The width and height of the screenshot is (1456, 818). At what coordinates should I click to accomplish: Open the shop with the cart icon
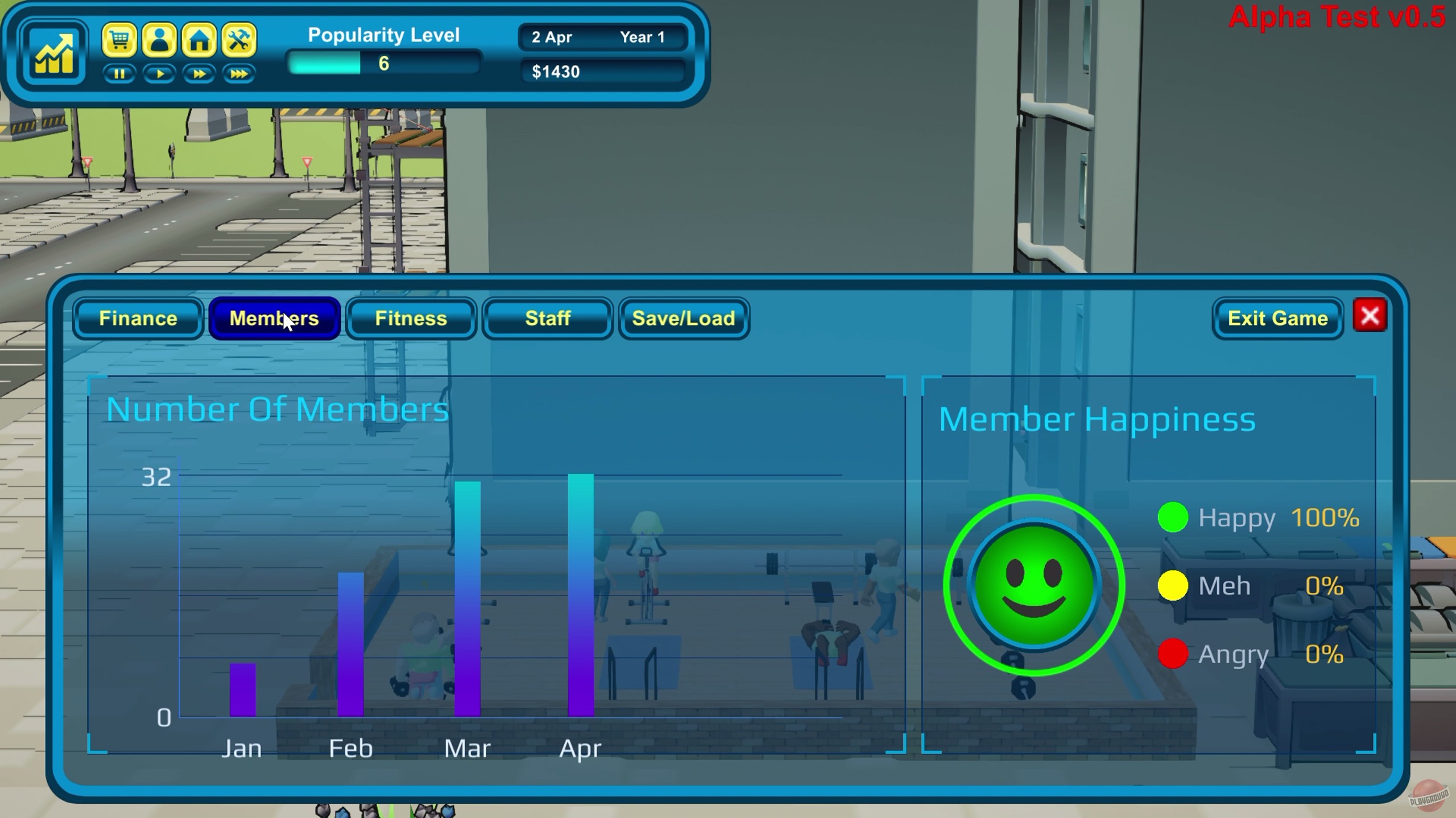click(121, 40)
